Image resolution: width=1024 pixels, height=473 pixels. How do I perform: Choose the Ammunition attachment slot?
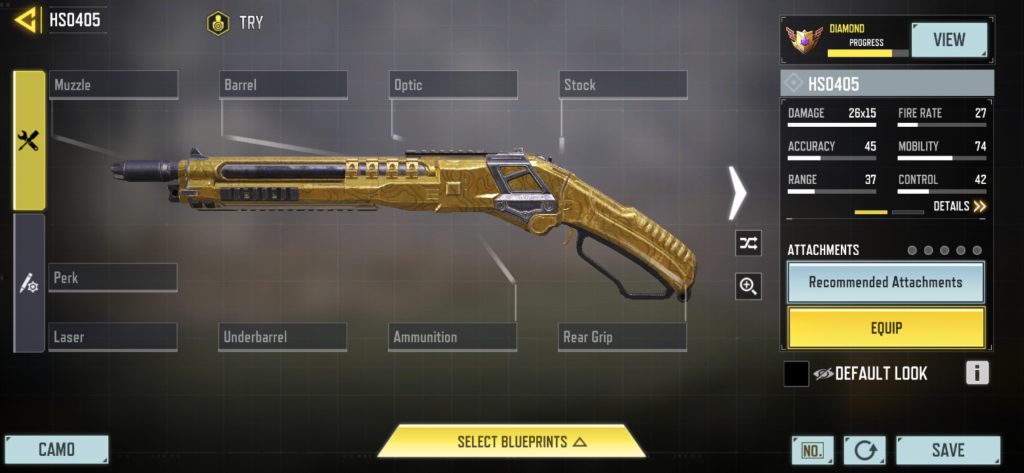[453, 337]
